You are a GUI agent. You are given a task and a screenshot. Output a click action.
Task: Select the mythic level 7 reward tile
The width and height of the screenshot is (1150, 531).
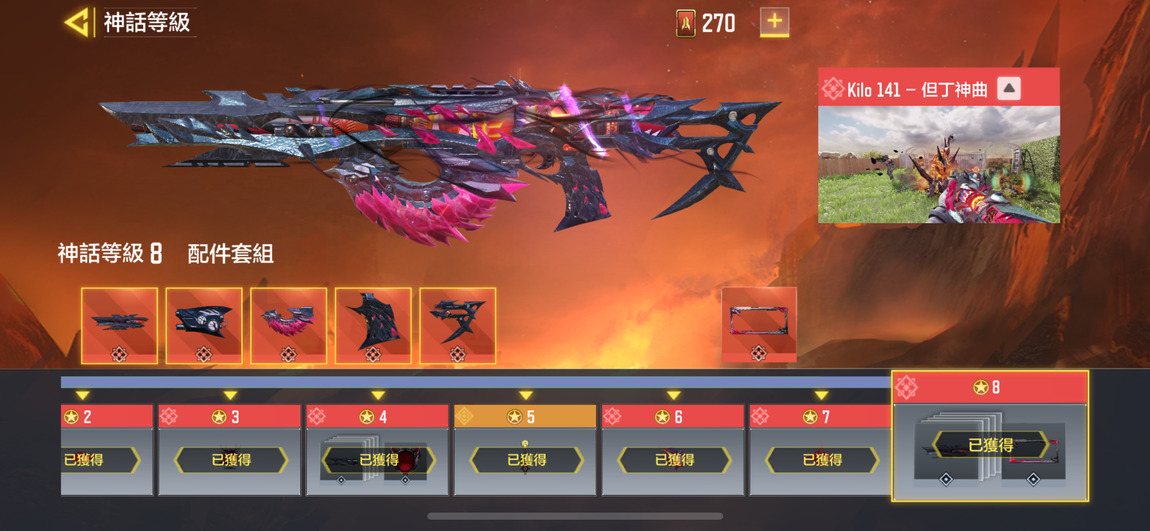pos(821,450)
